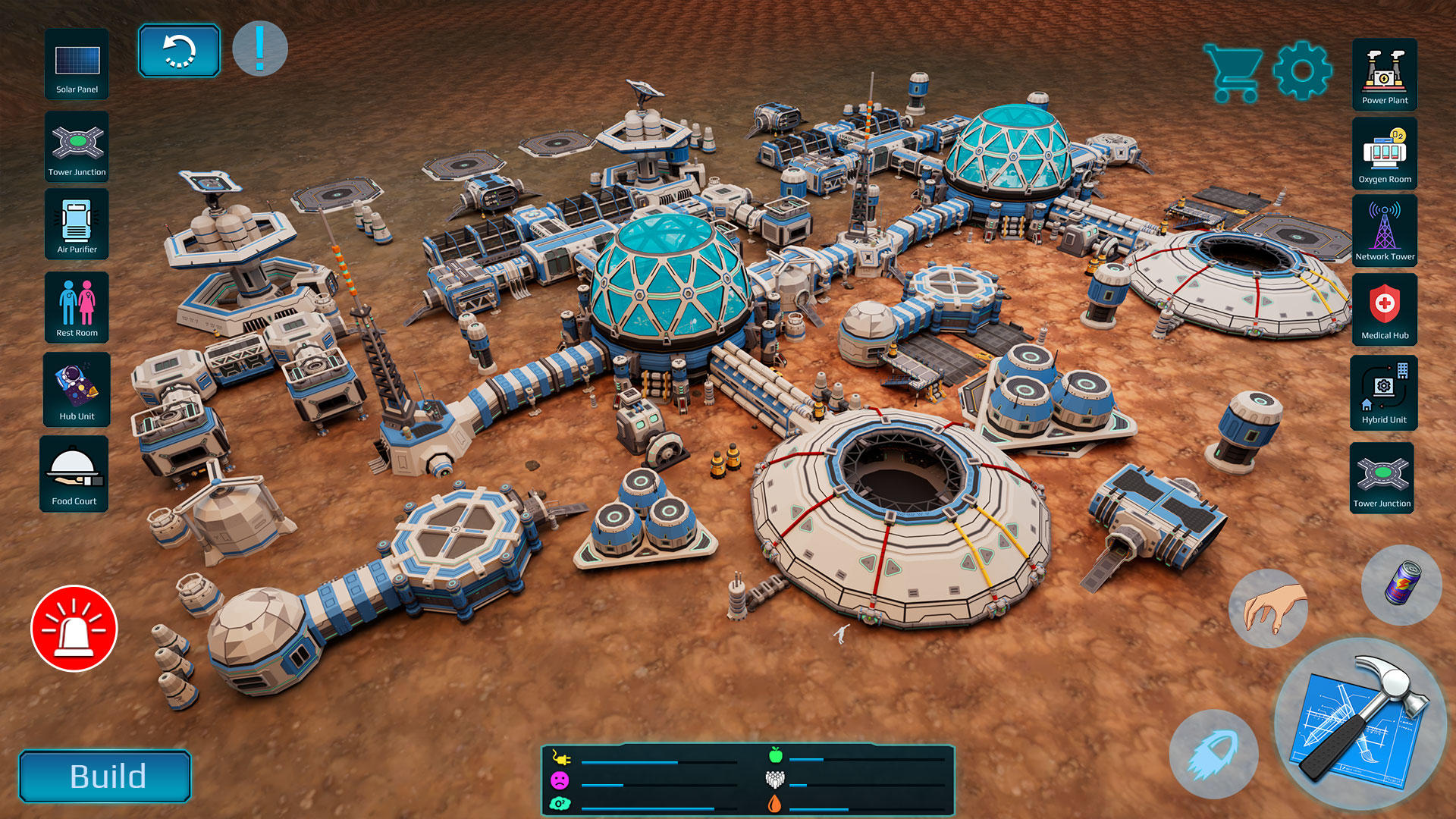Select the Power Plant building
Image resolution: width=1456 pixels, height=819 pixels.
pos(1385,74)
